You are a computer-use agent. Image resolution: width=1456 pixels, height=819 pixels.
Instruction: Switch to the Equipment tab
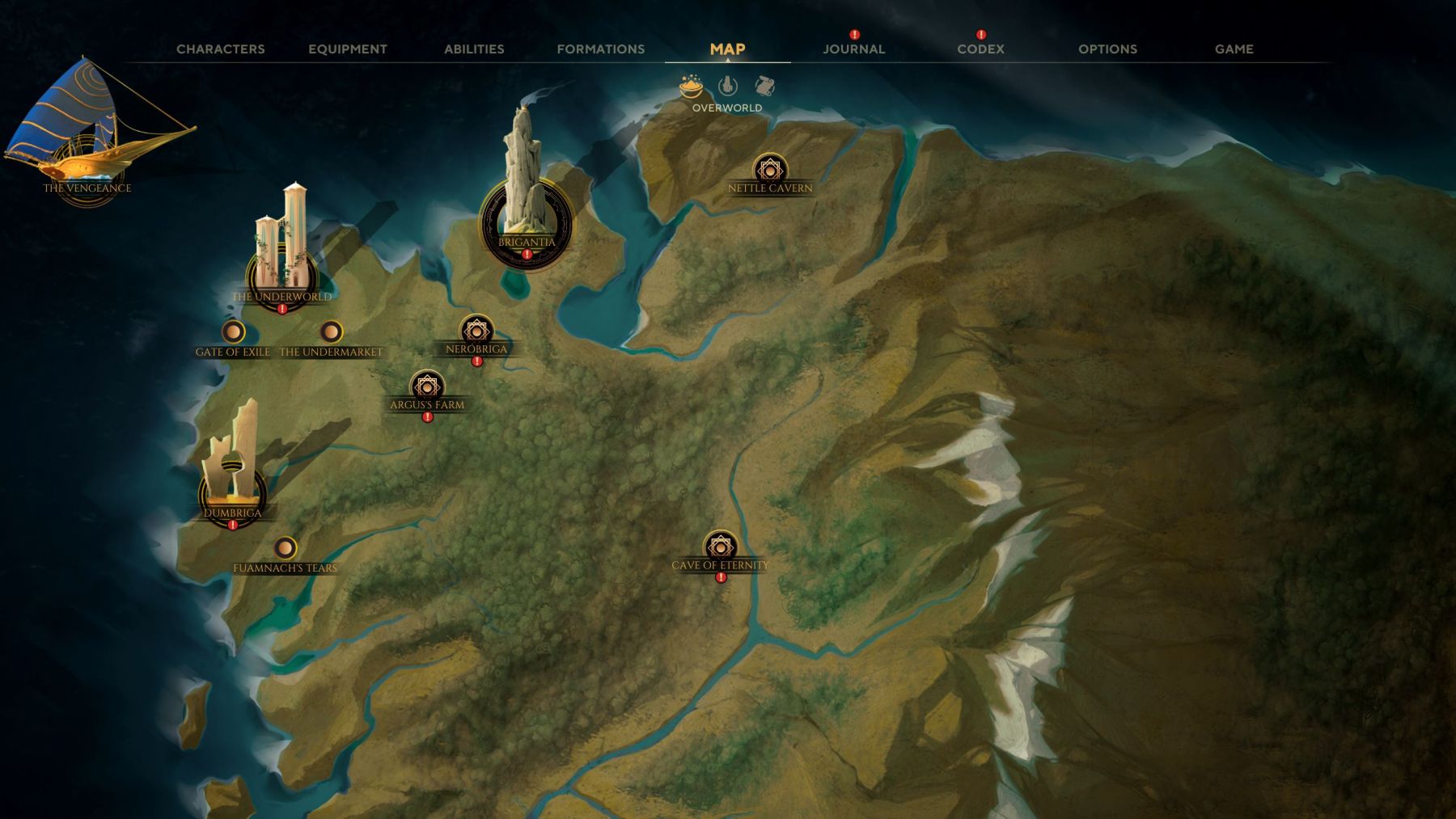click(x=347, y=49)
